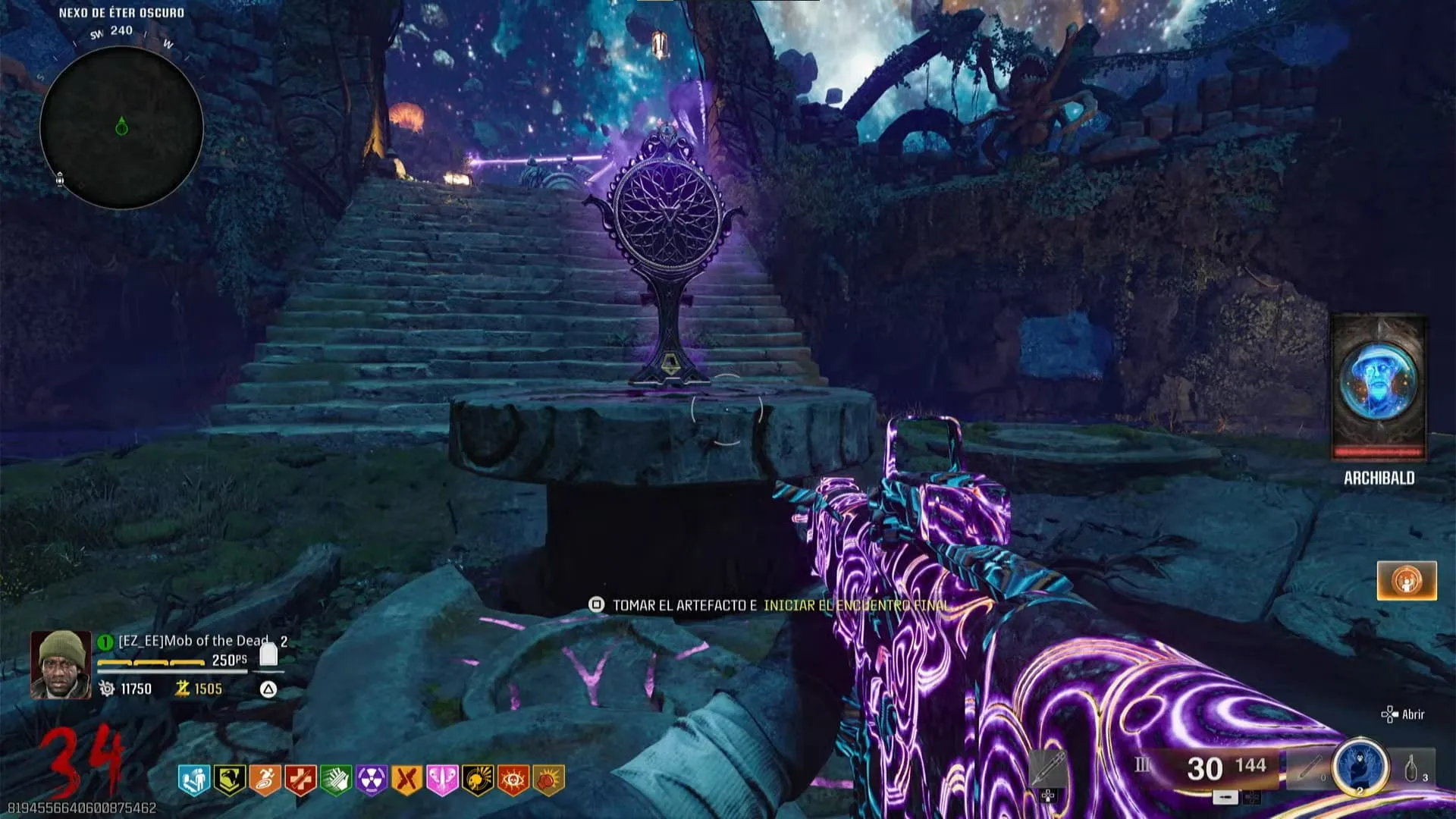Activate the blue hooded-figure field upgrade
The height and width of the screenshot is (819, 1456).
tap(1360, 767)
